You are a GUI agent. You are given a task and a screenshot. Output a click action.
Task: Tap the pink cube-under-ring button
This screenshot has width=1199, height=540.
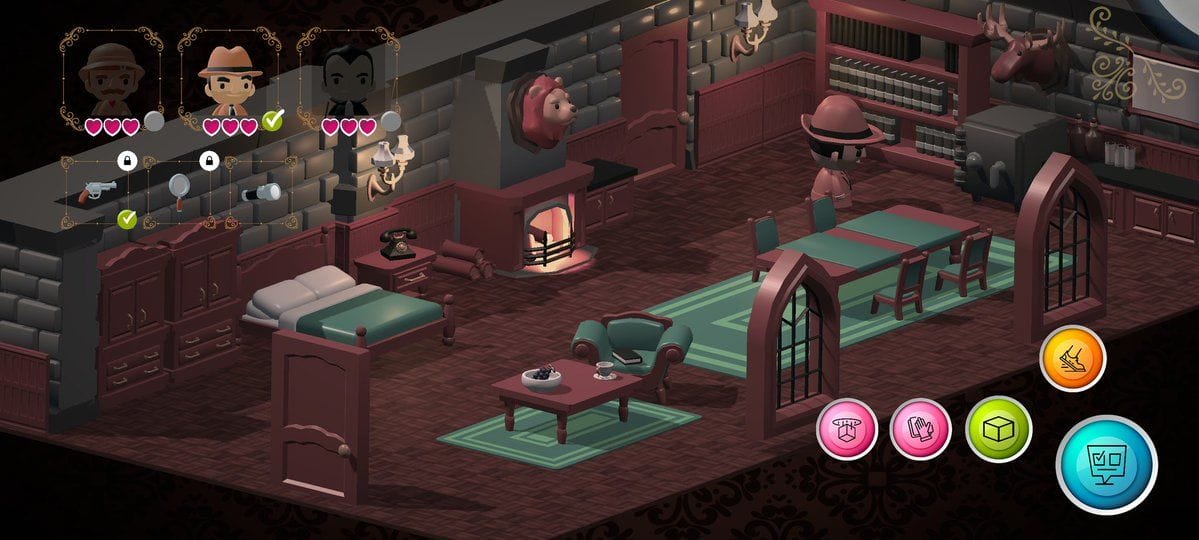pyautogui.click(x=847, y=429)
